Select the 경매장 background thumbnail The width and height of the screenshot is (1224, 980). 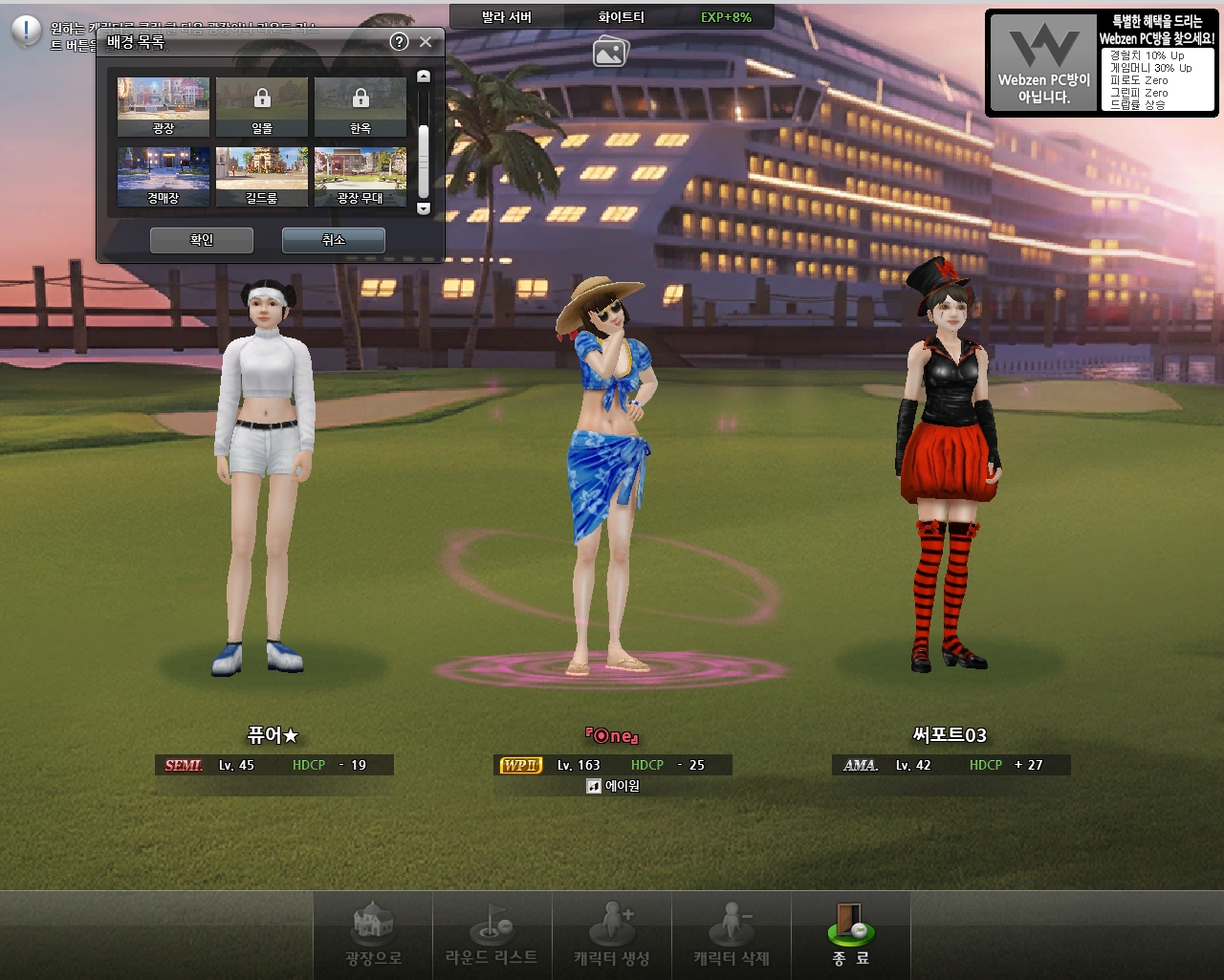(x=164, y=176)
